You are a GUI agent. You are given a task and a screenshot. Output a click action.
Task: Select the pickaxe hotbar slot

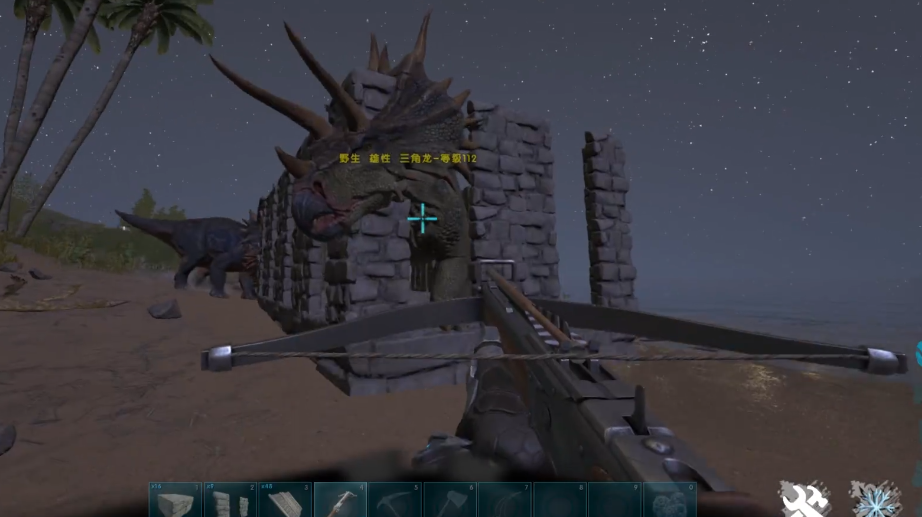pyautogui.click(x=394, y=500)
